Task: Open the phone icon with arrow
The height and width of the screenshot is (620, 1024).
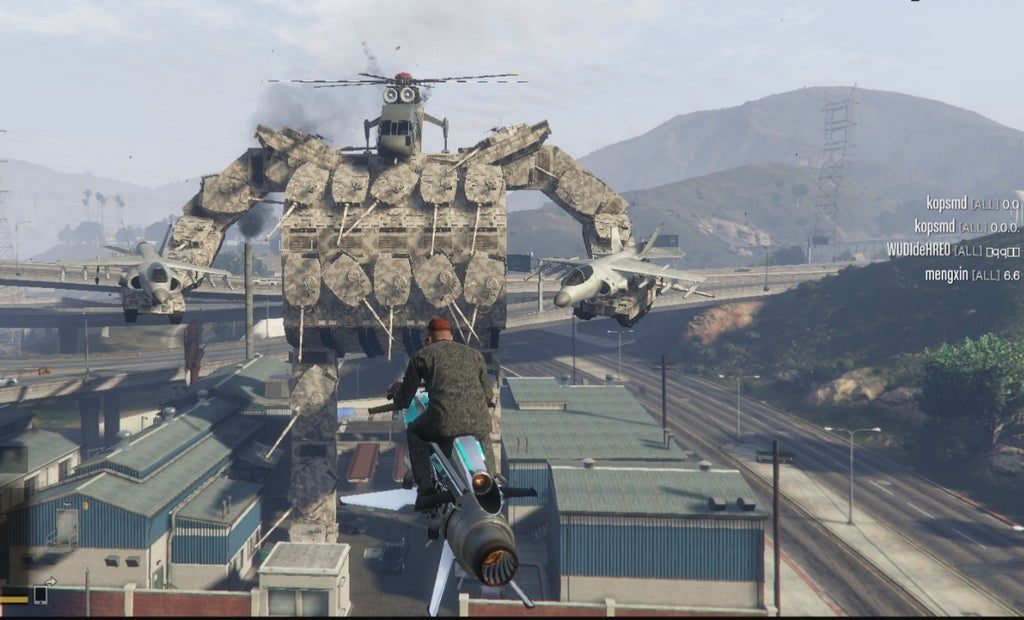Action: click(x=42, y=592)
